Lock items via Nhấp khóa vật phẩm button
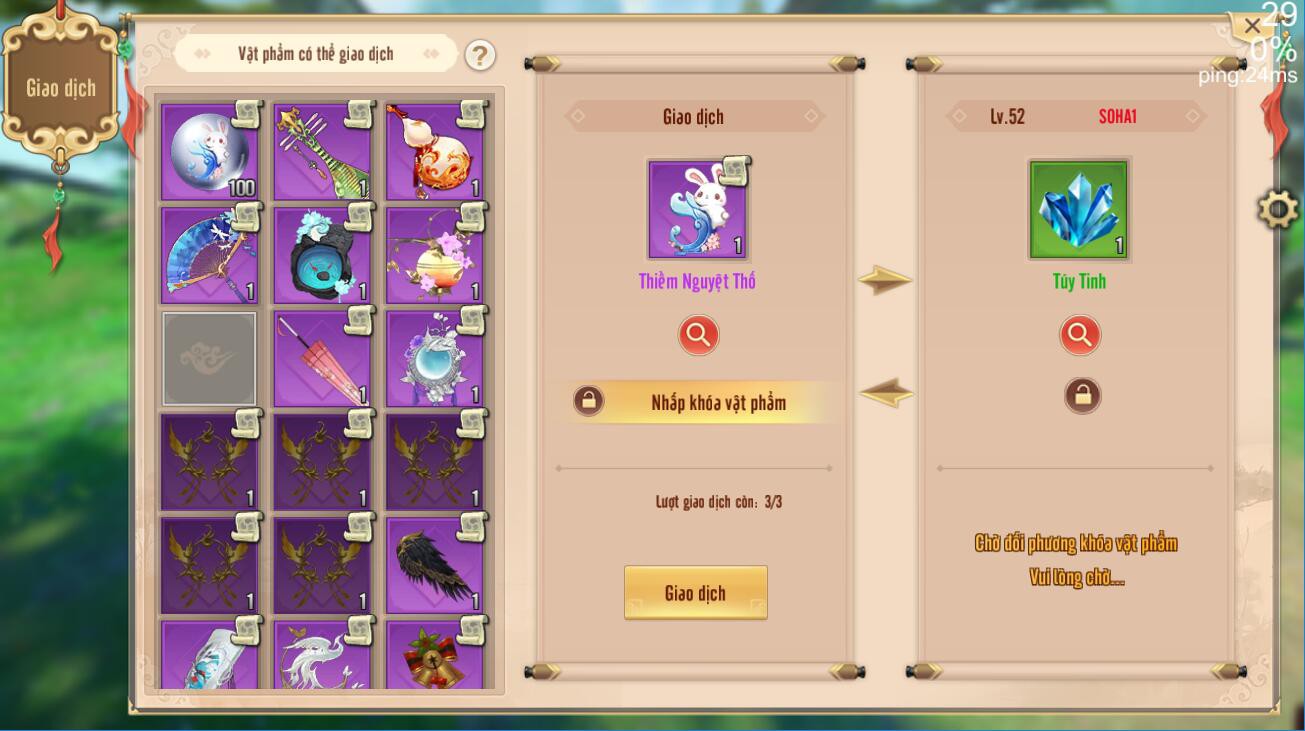1305x731 pixels. click(x=710, y=403)
